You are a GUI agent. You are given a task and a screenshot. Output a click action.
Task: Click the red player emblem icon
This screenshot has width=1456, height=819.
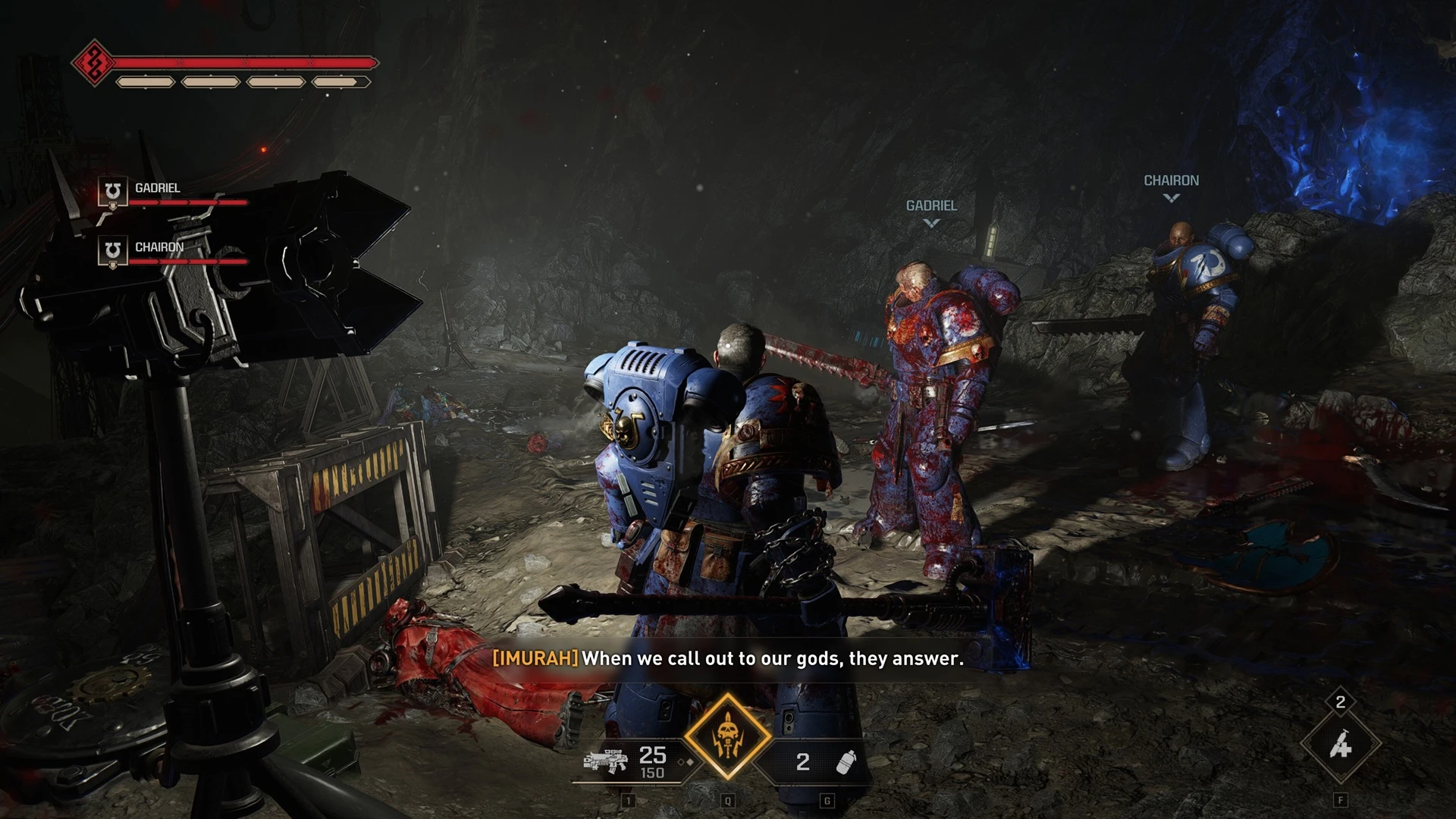pyautogui.click(x=94, y=62)
